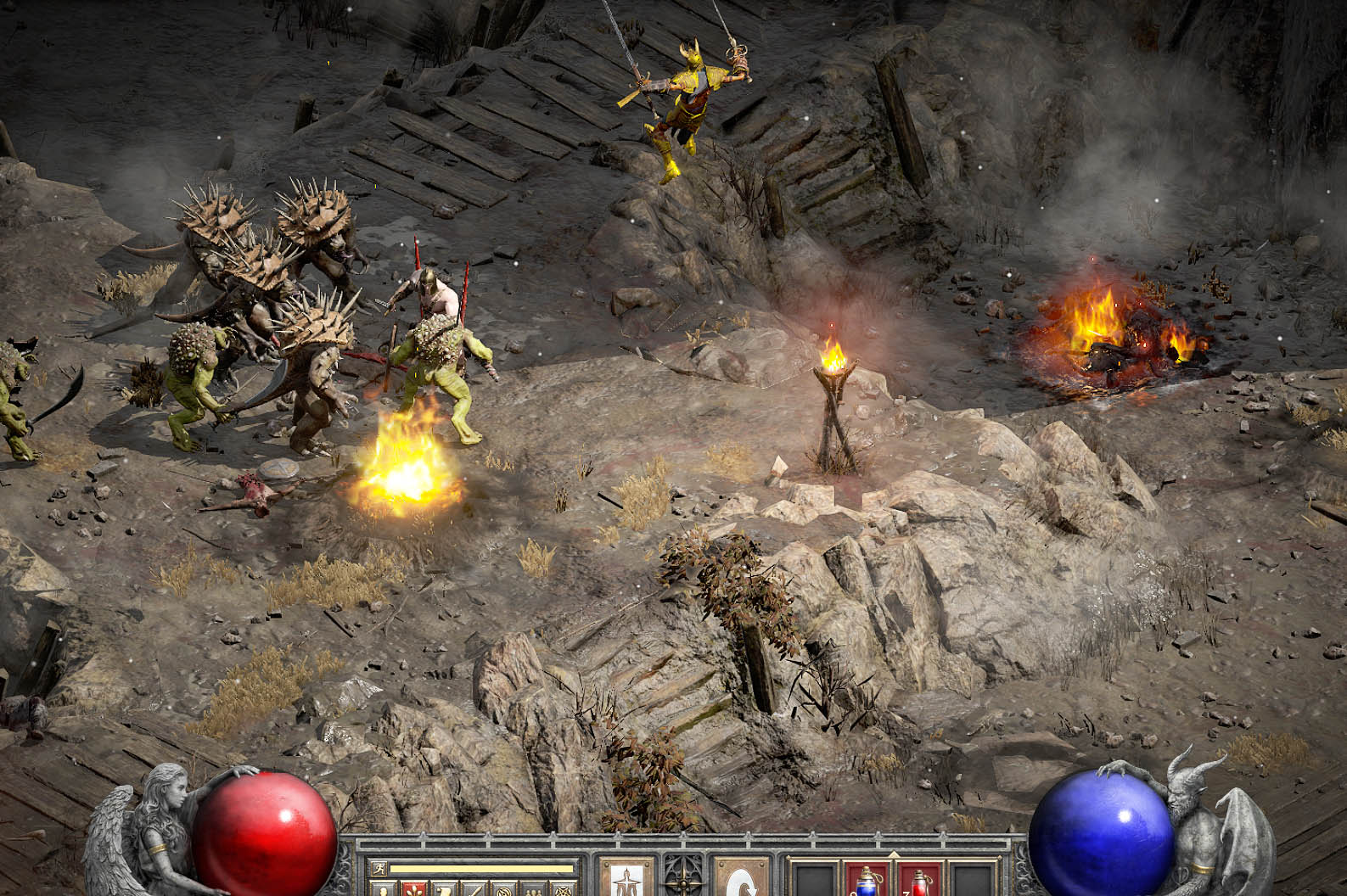
Task: Expand the belt with the small arrow
Action: [893, 853]
